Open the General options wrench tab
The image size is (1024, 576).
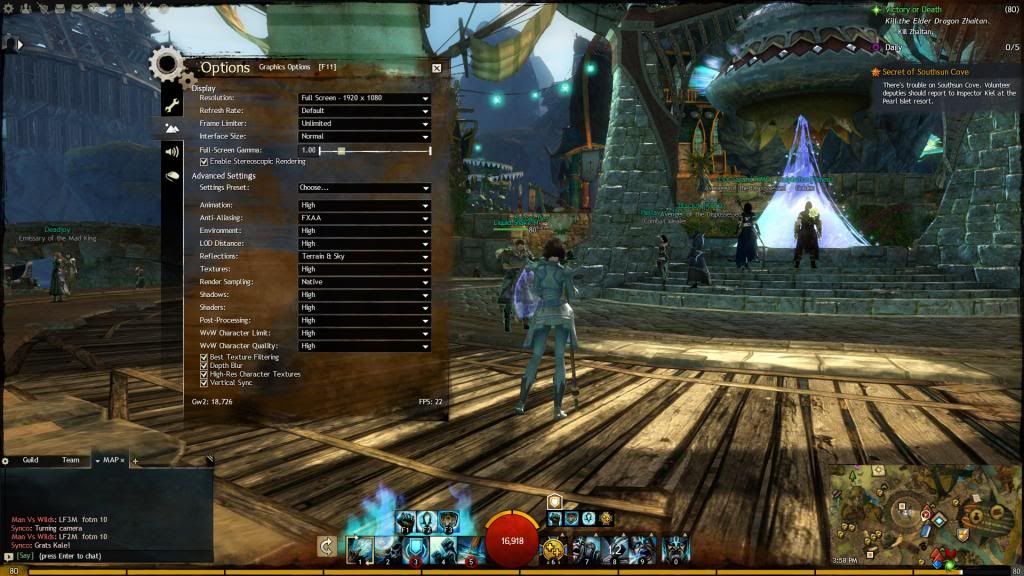[x=172, y=105]
